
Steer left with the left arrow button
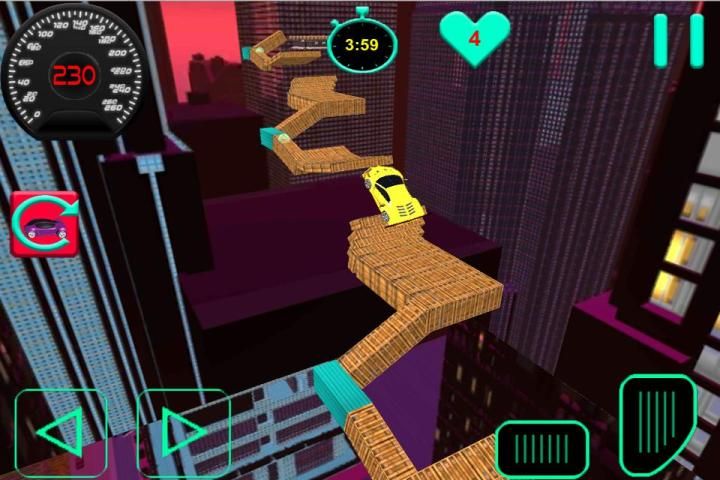click(x=61, y=432)
